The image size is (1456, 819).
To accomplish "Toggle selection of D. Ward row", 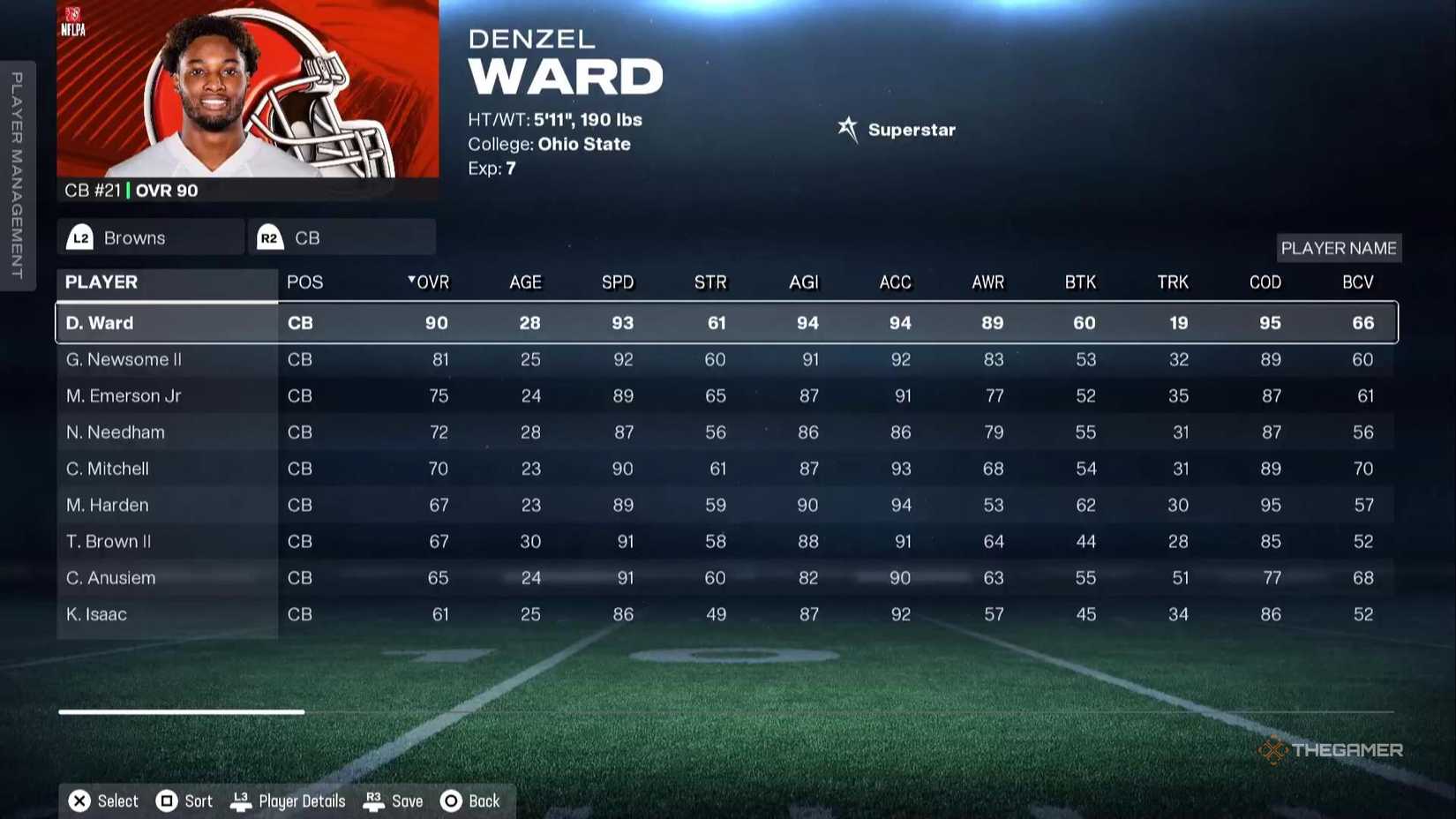I will pos(353,322).
